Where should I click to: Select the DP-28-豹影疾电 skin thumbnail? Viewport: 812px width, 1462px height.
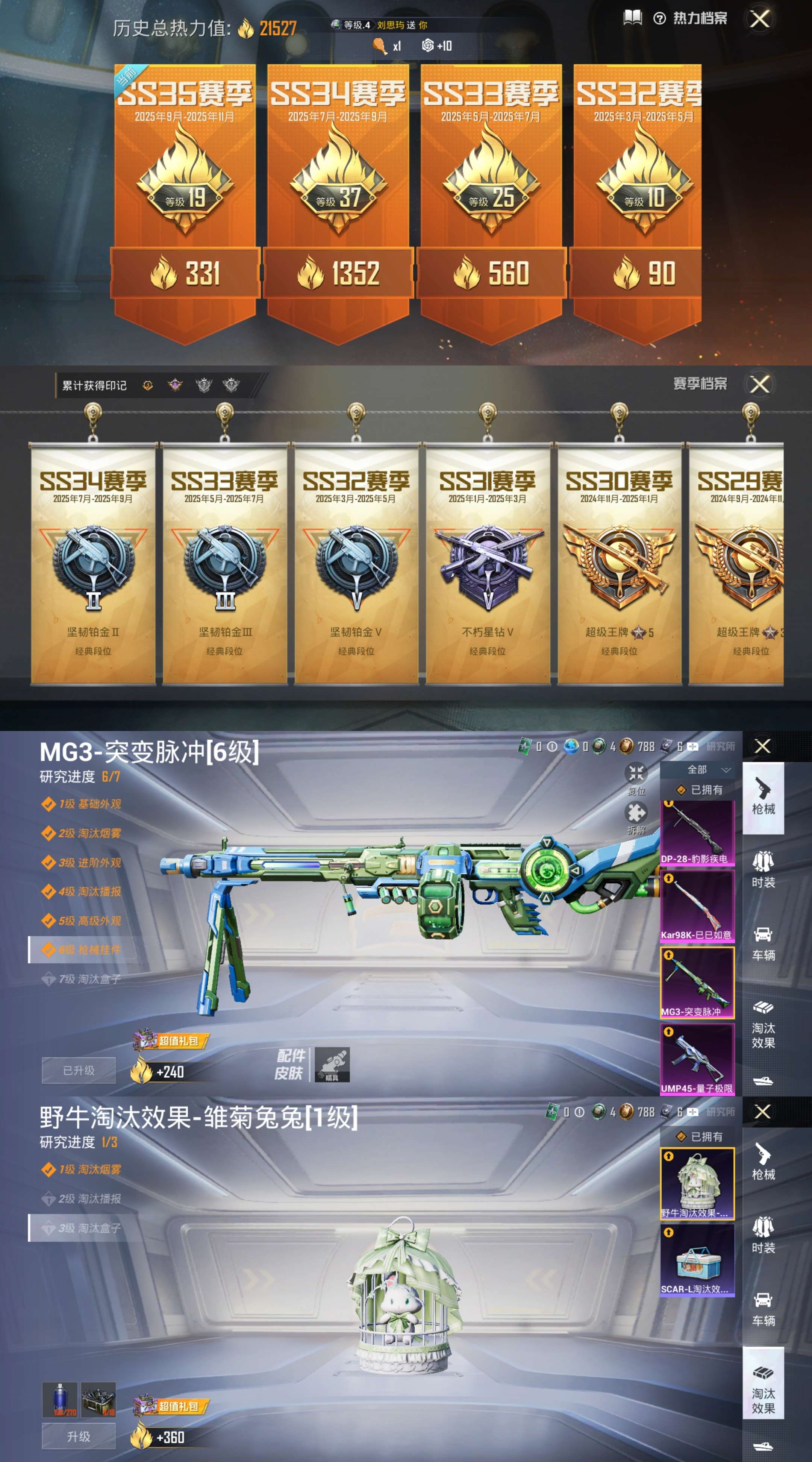tap(697, 832)
